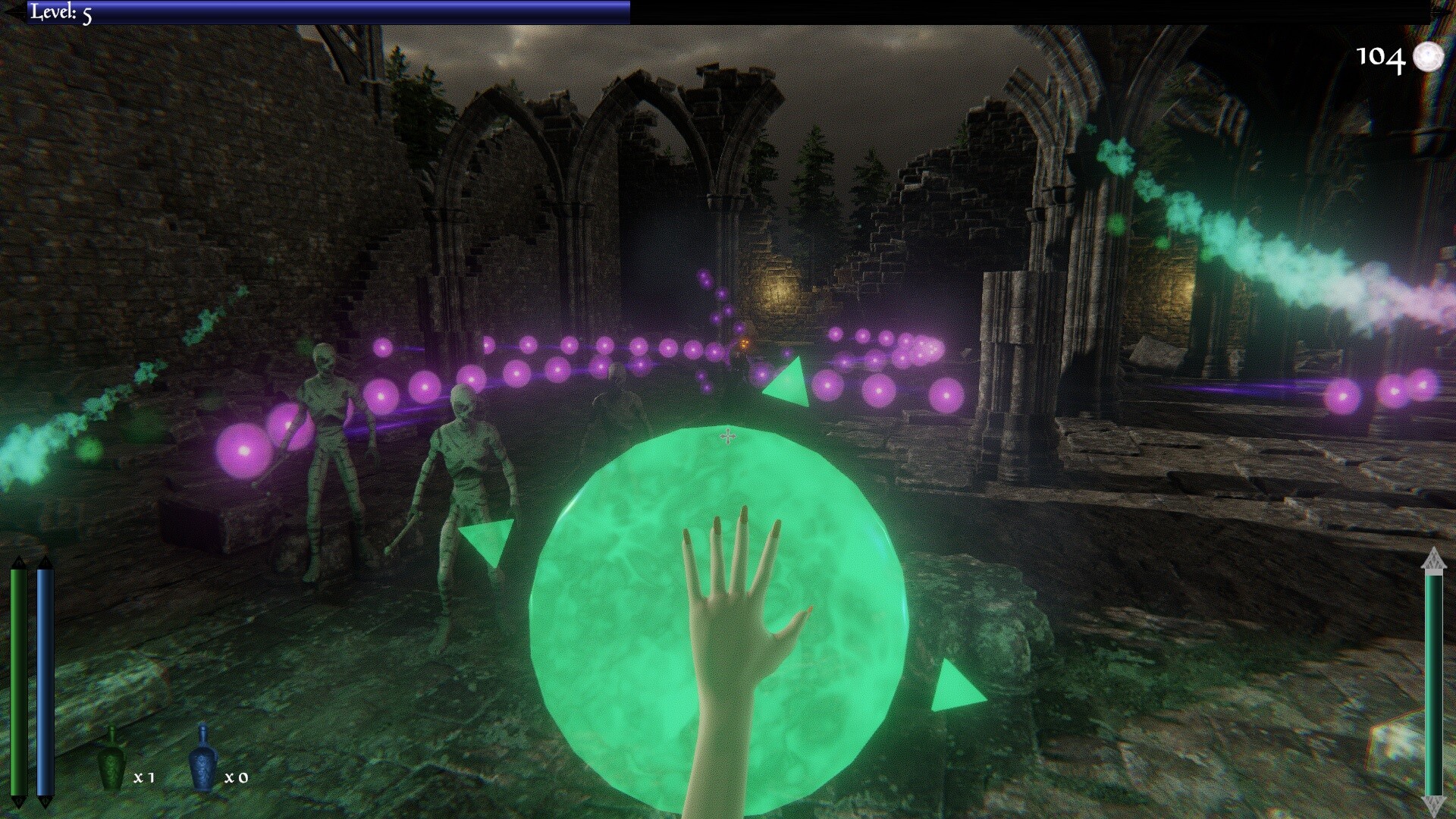This screenshot has width=1456, height=819.
Task: Click the white orb currency icon
Action: tap(1429, 58)
